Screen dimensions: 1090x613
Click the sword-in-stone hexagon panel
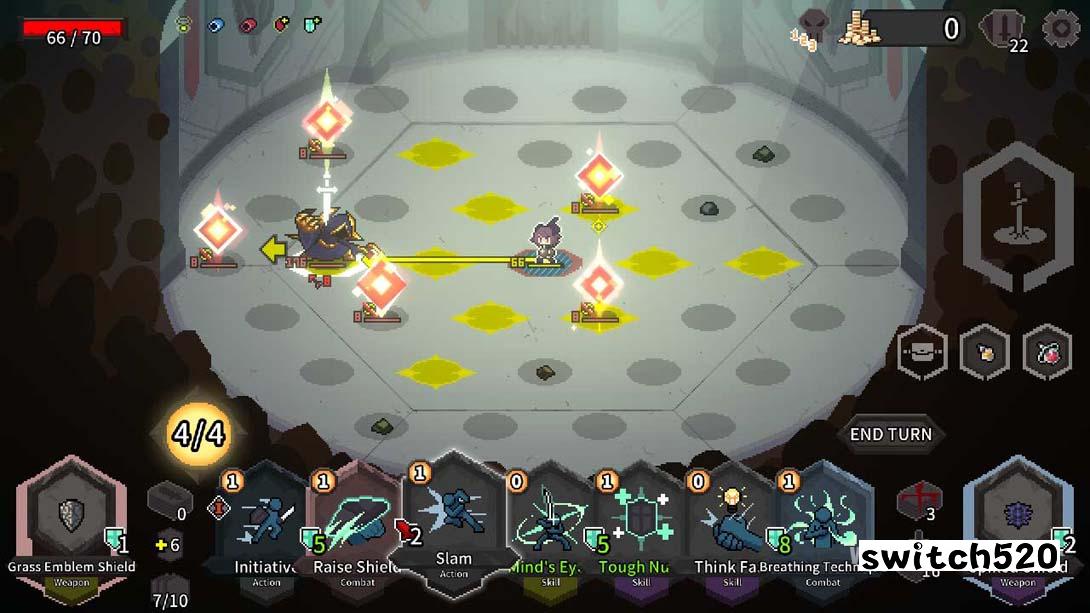click(x=1017, y=217)
